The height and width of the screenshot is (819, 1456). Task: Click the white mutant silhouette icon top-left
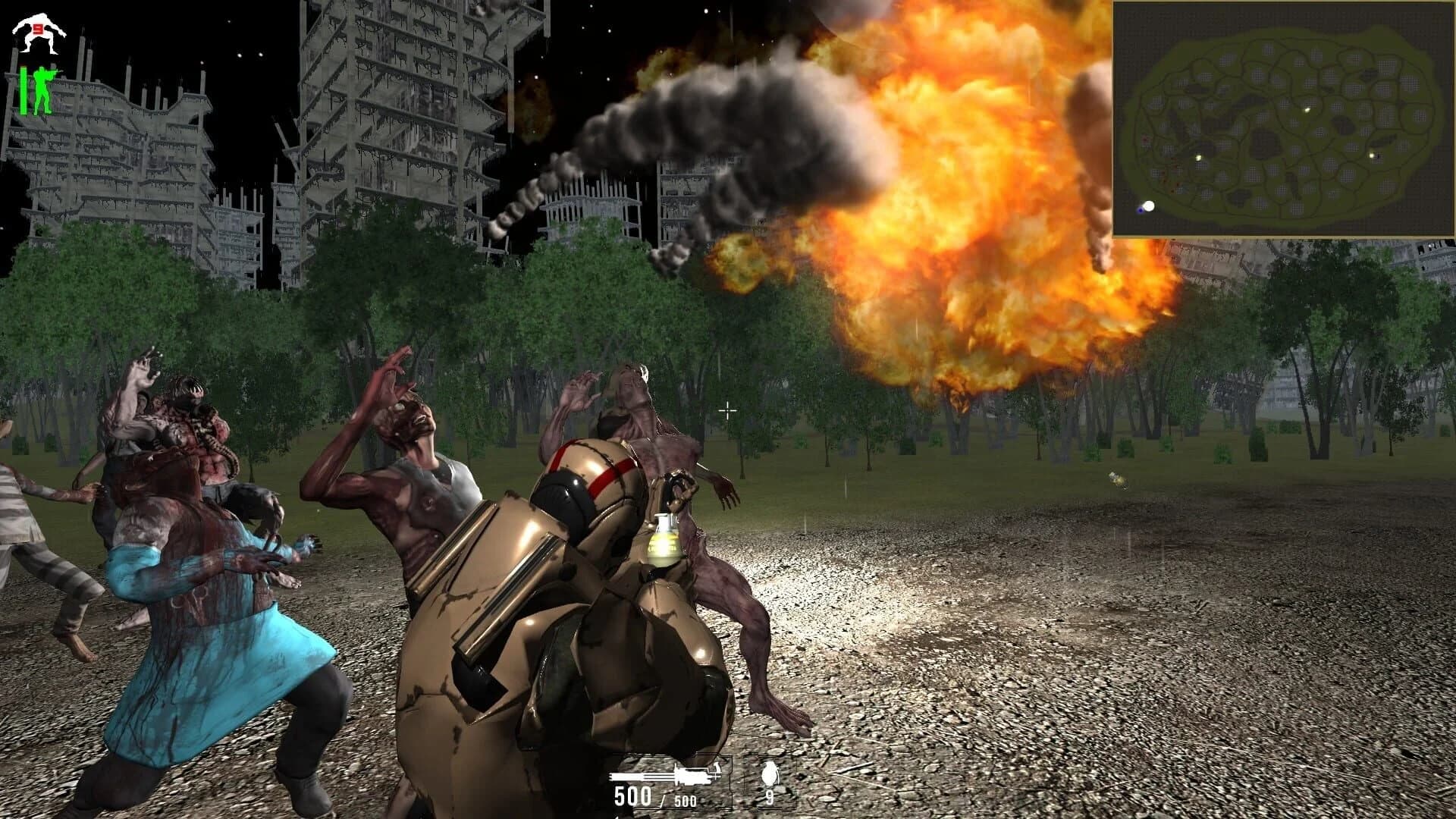[39, 33]
